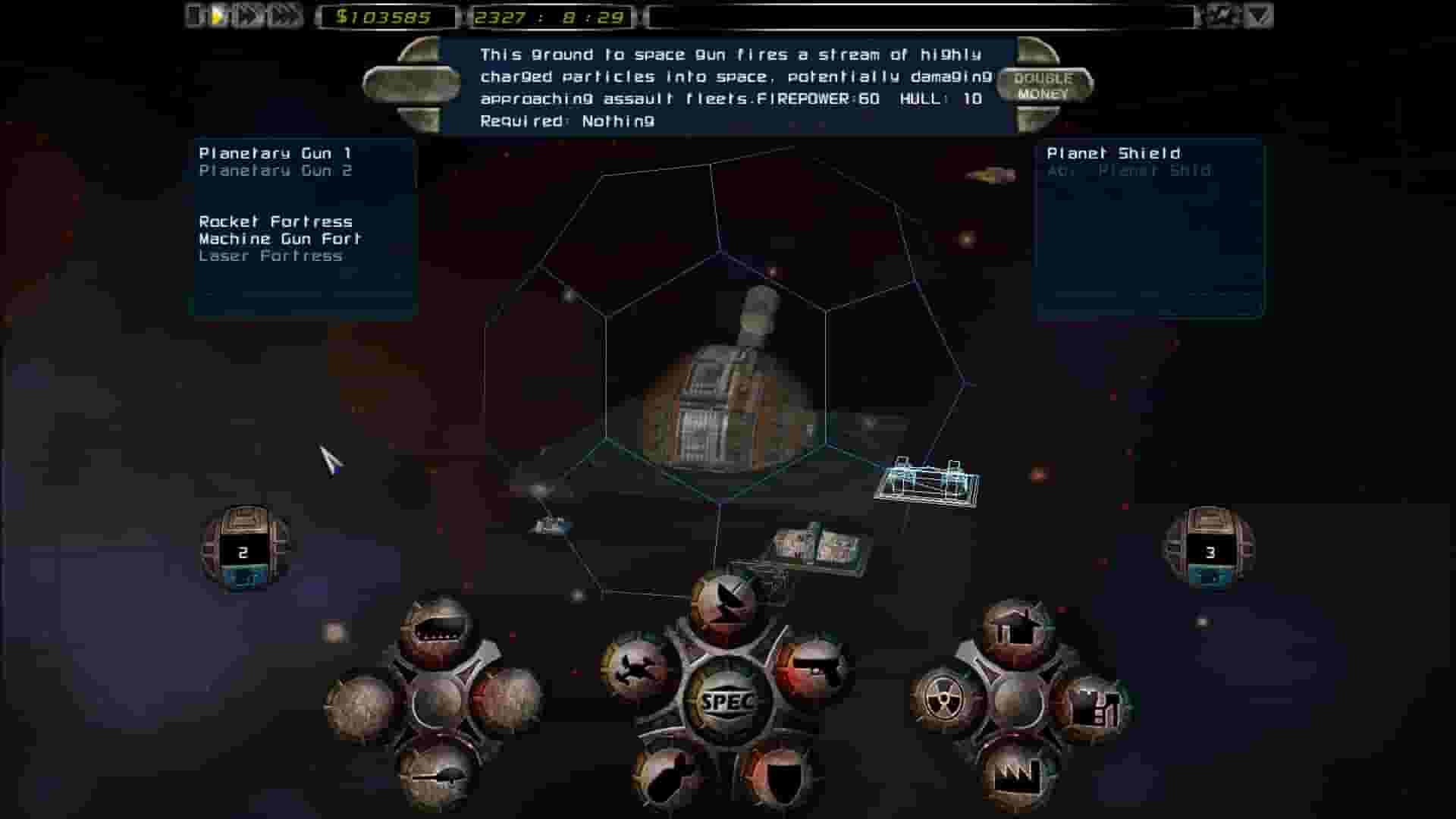This screenshot has width=1456, height=819.
Task: Expand the Planet Shield entry
Action: (1112, 152)
